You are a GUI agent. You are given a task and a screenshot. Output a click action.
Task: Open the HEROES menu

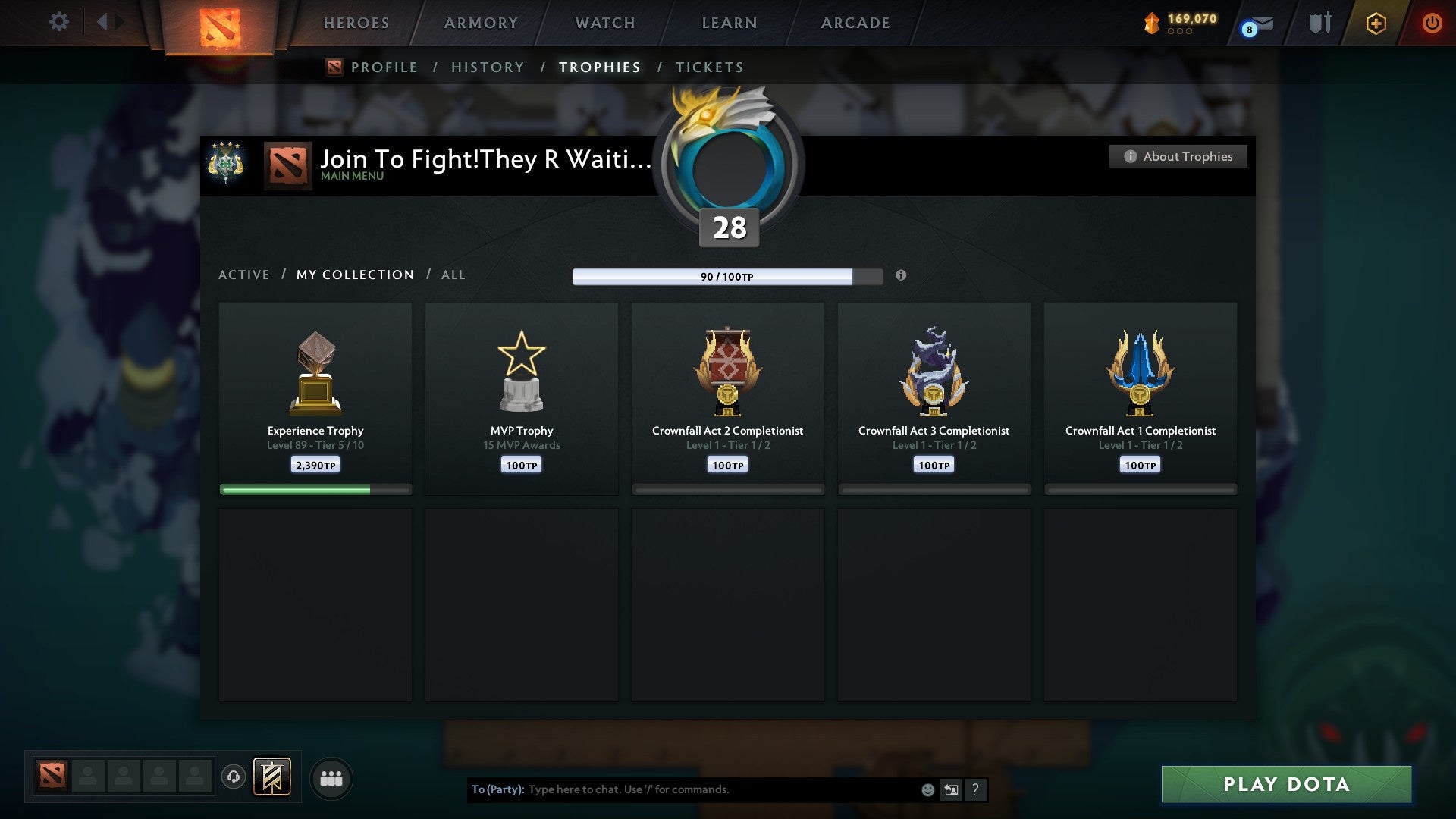(x=356, y=23)
